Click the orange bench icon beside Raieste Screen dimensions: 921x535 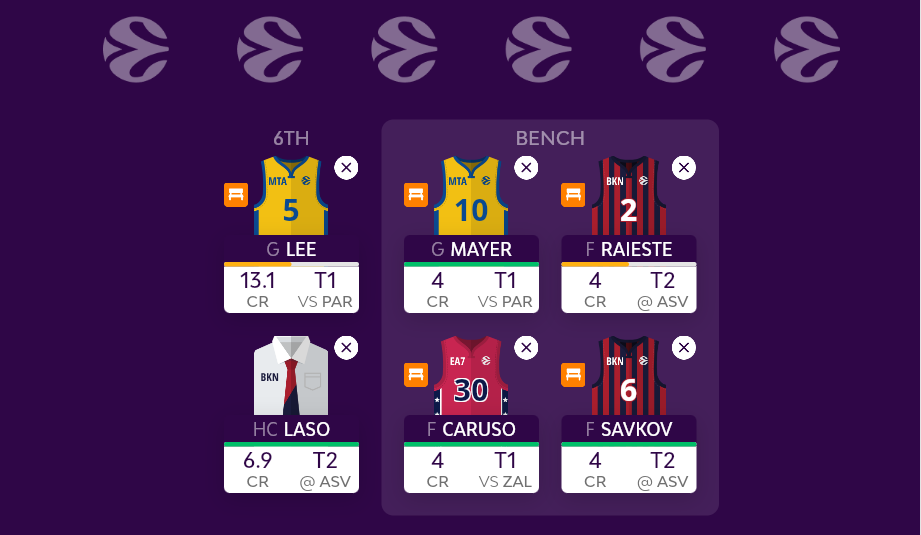pyautogui.click(x=573, y=195)
